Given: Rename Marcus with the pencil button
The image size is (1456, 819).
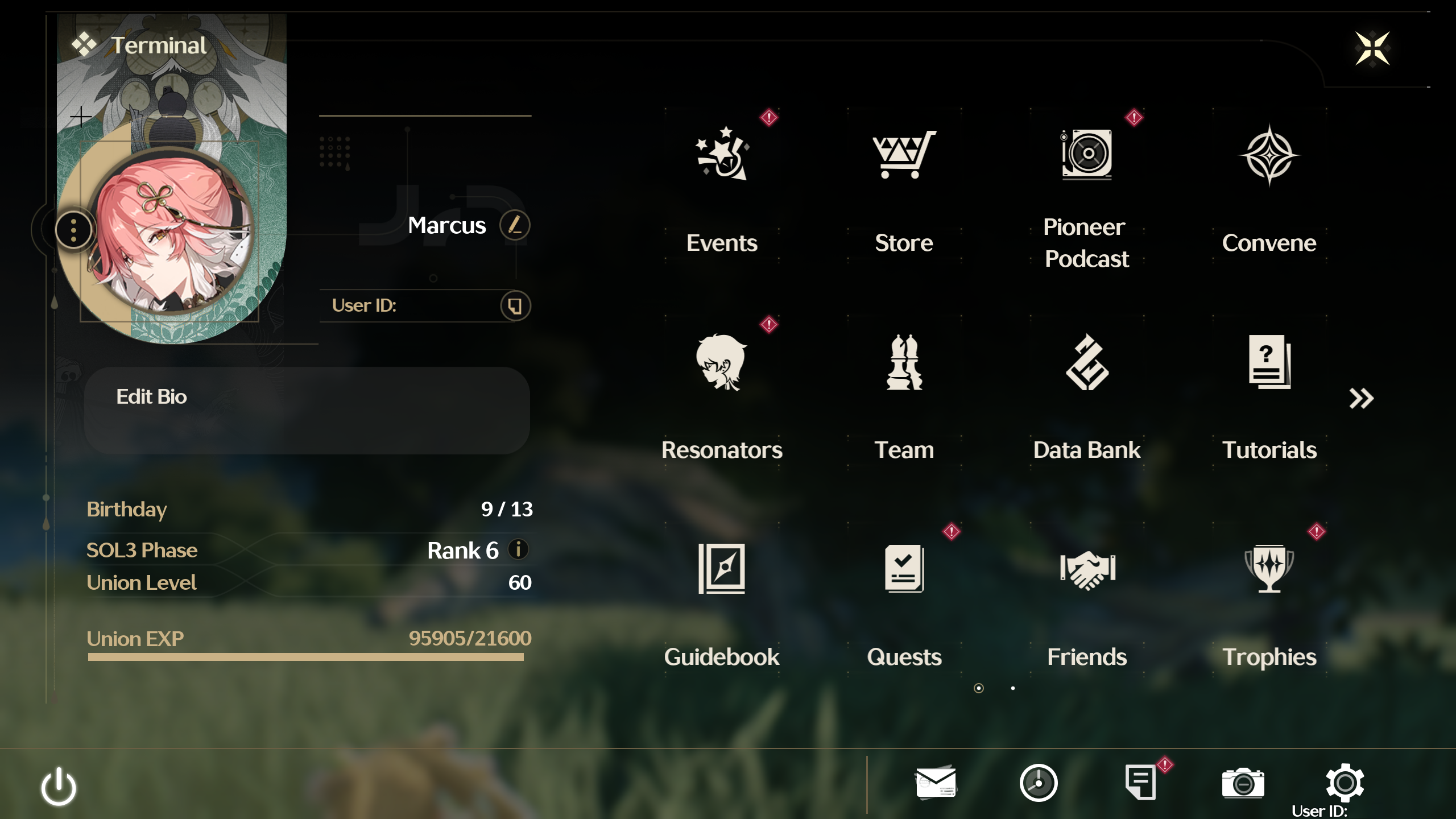Looking at the screenshot, I should click(x=514, y=225).
